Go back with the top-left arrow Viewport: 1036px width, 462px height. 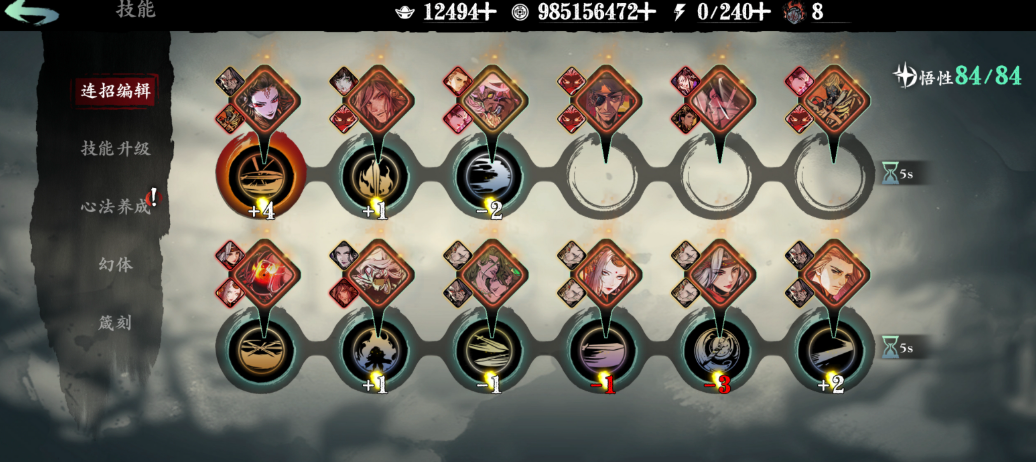31,14
